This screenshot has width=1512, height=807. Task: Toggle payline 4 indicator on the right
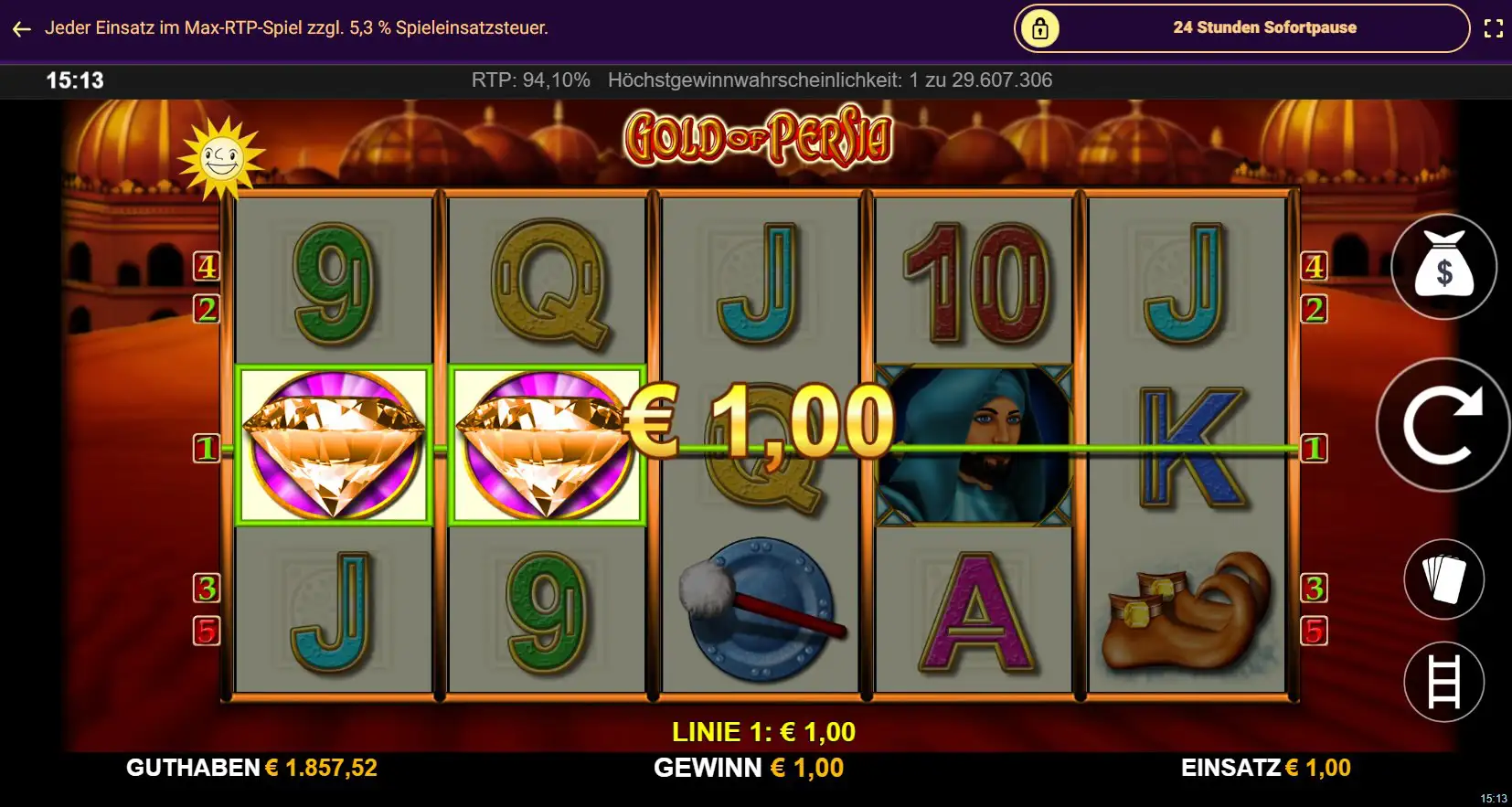click(x=1315, y=266)
